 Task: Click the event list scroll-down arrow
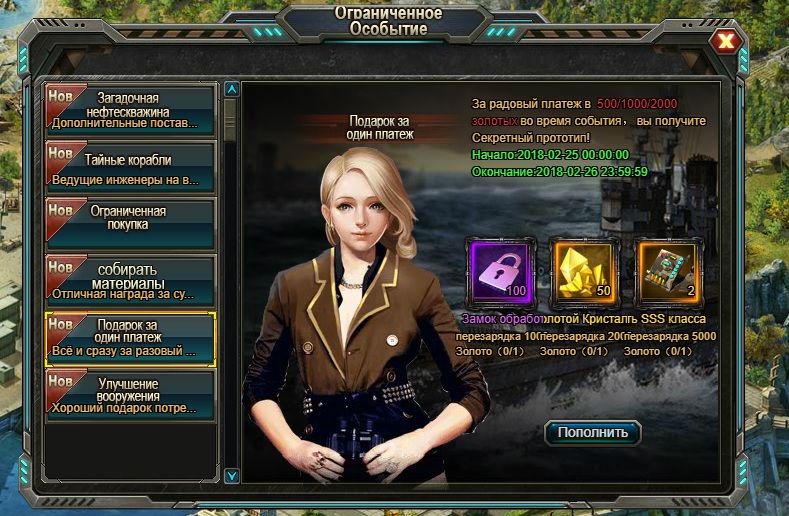click(232, 476)
